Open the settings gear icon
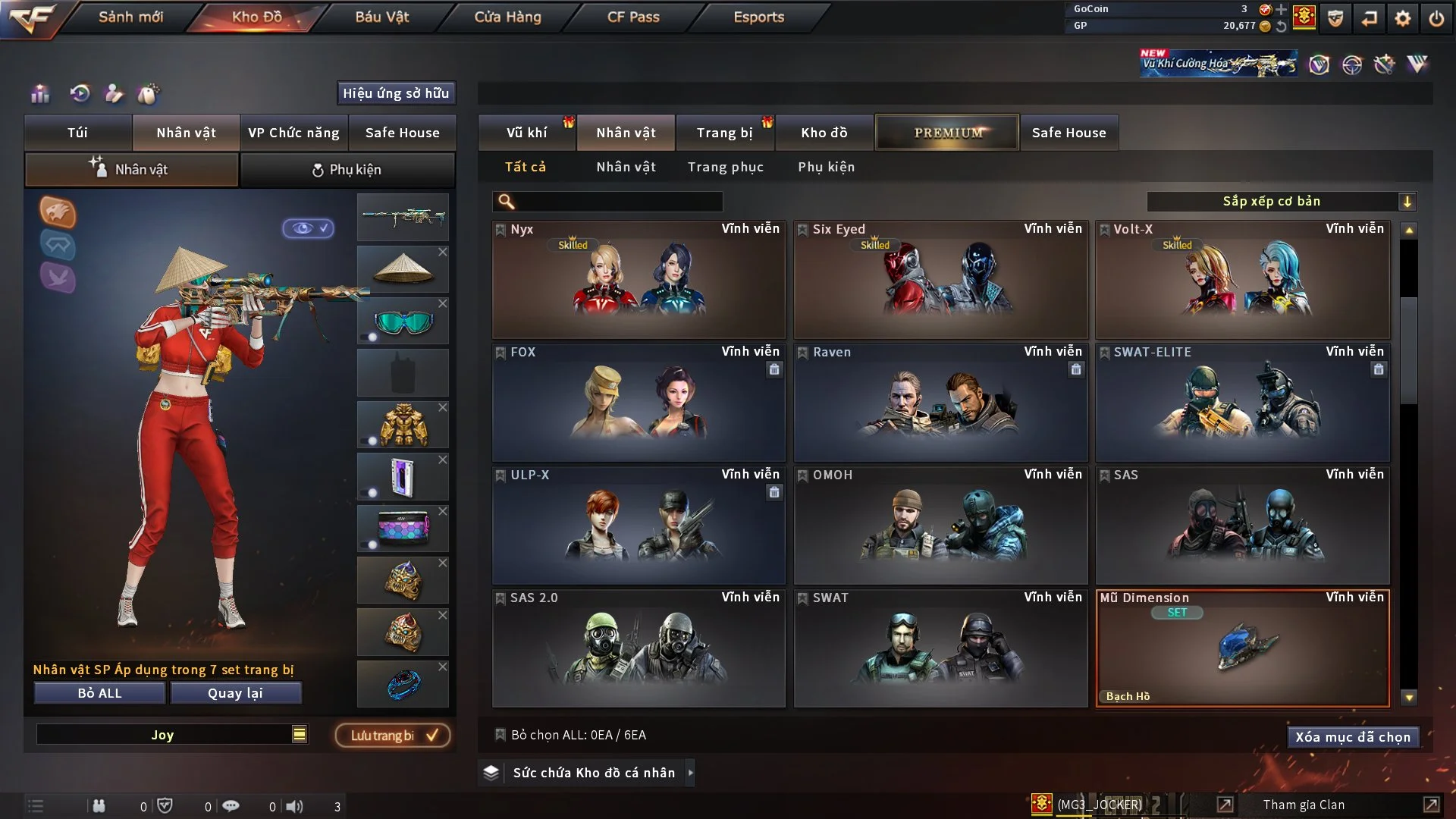This screenshot has height=819, width=1456. tap(1402, 18)
